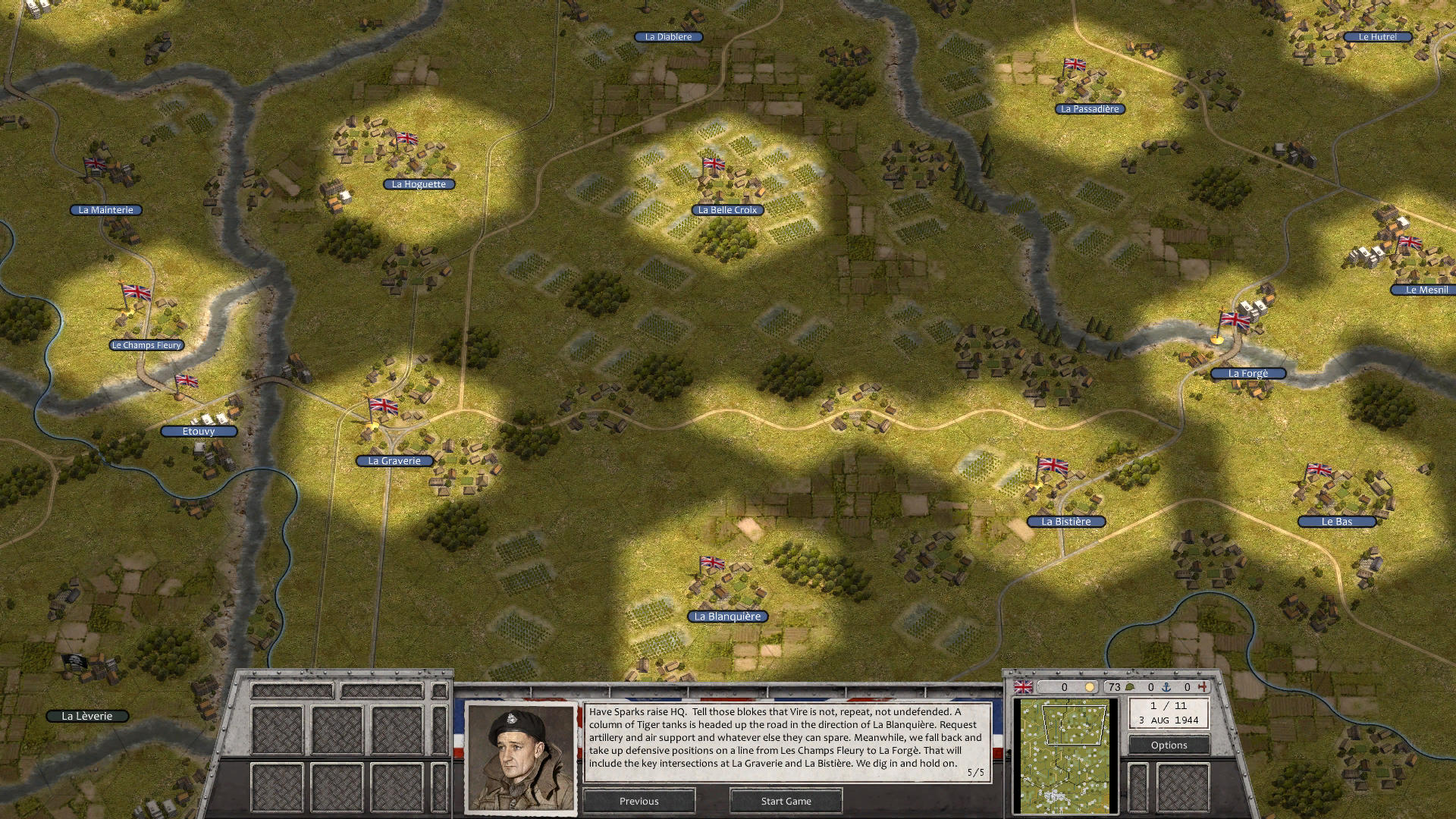Click the yellow prestige coin icon
Screen dimensions: 1456x819
(1090, 687)
